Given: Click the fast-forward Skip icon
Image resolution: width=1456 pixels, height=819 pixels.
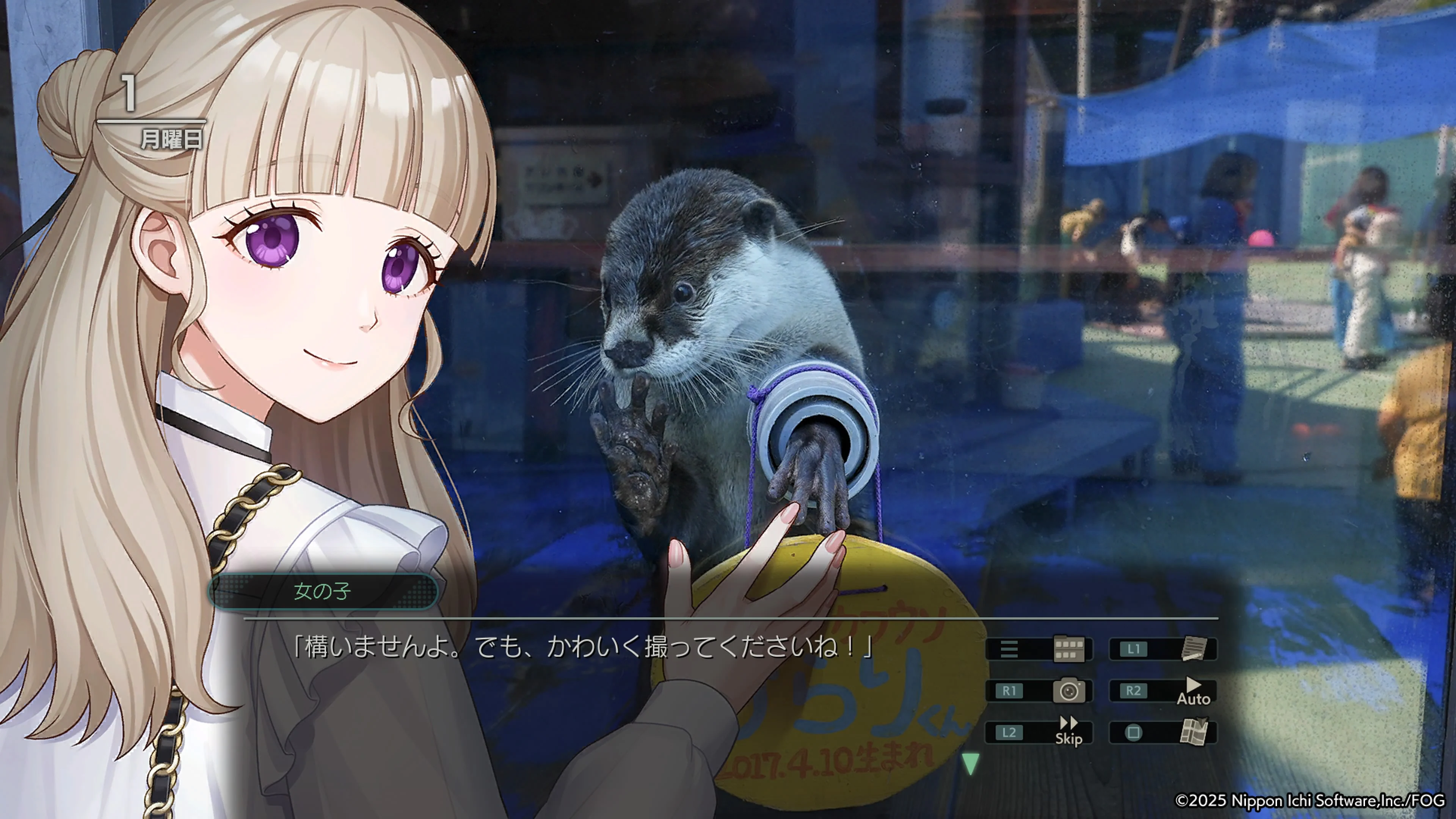Looking at the screenshot, I should 1068,725.
